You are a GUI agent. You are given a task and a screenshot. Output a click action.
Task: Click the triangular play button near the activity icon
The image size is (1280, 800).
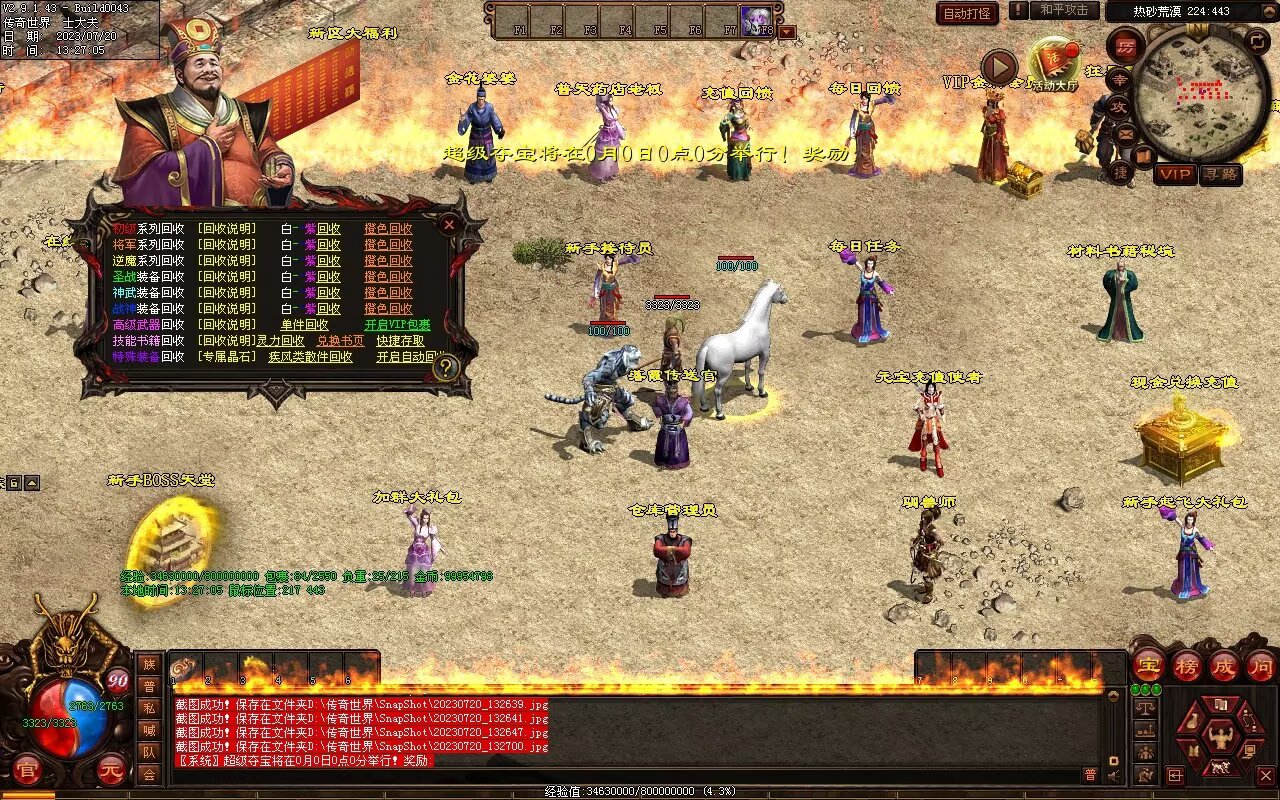point(998,67)
